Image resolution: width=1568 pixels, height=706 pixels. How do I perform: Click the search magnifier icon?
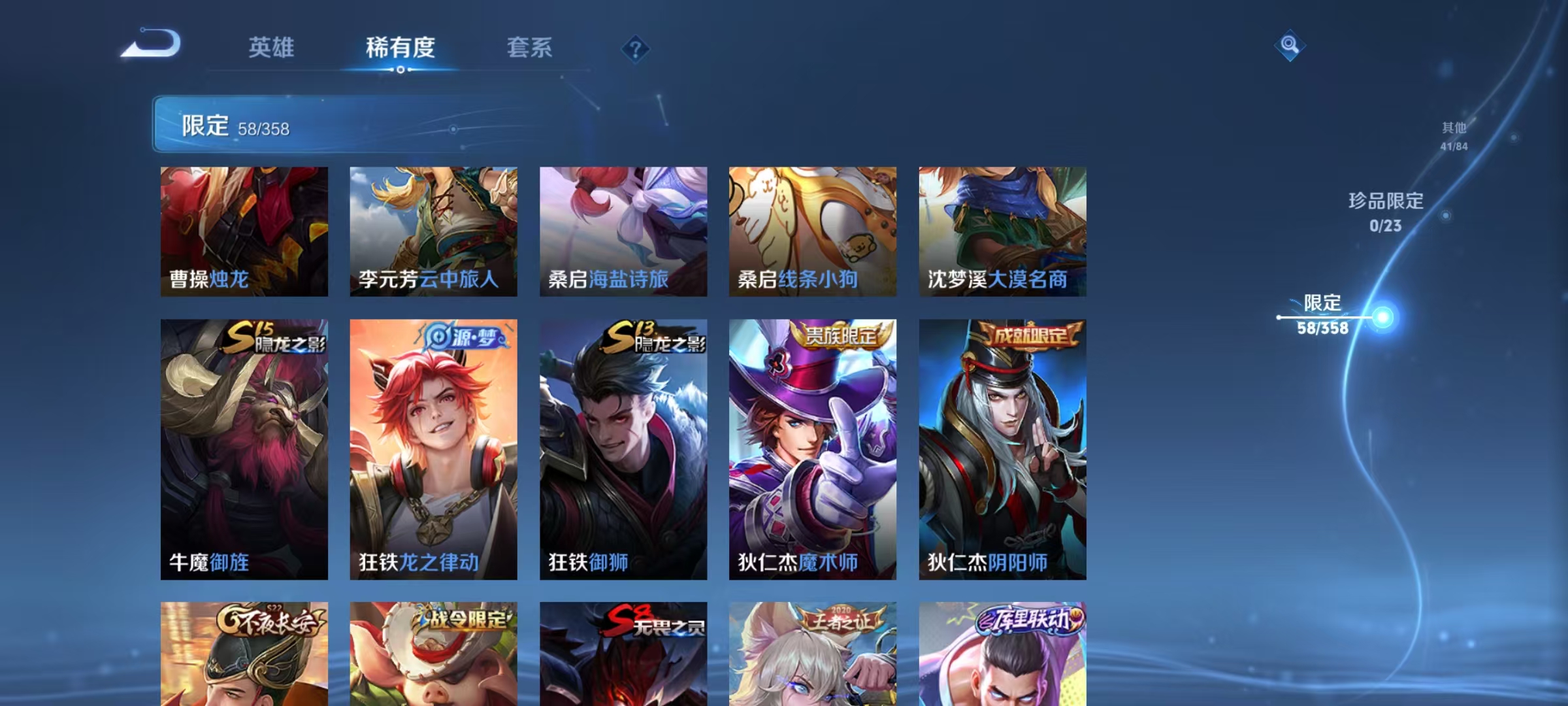1289,46
